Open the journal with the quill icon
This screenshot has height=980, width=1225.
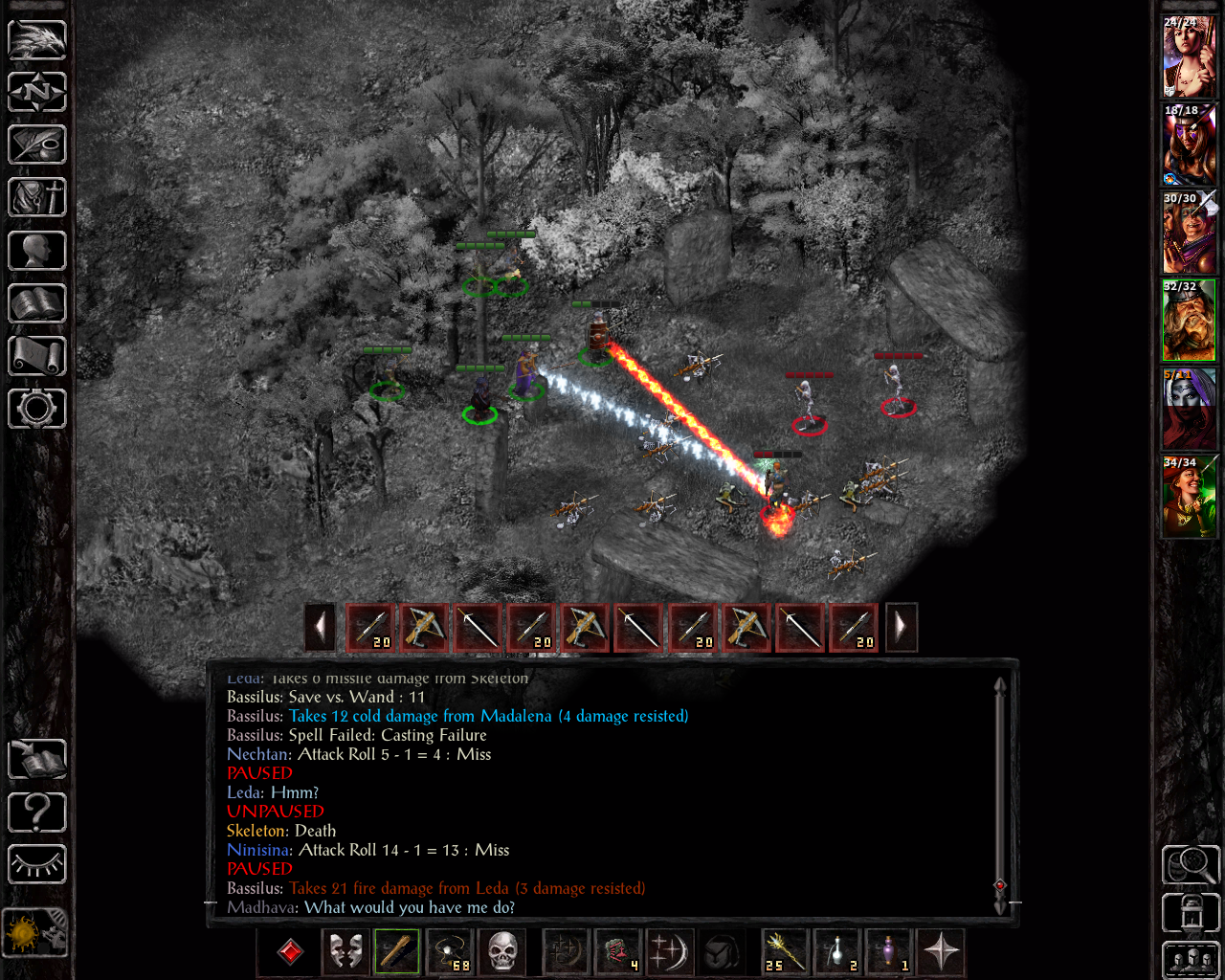pos(36,145)
